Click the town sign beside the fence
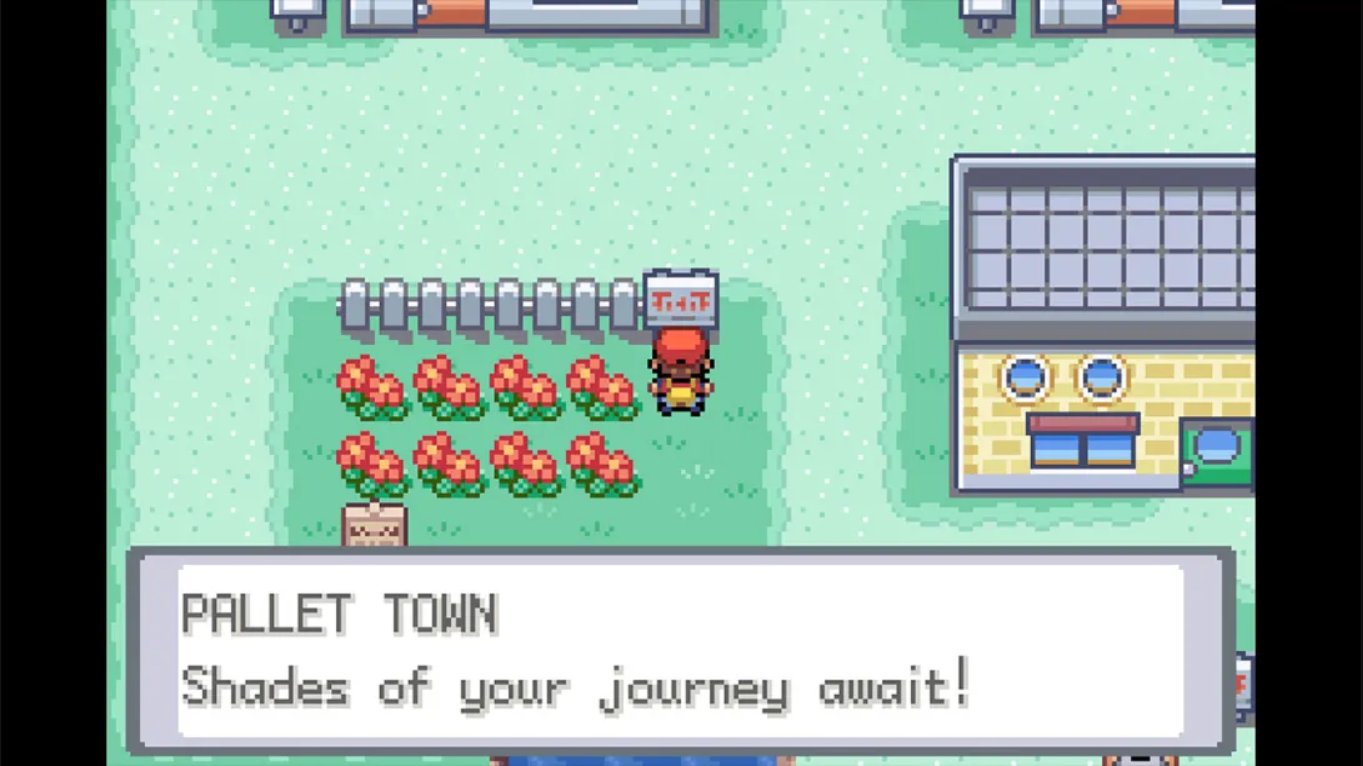The image size is (1363, 766). [681, 298]
